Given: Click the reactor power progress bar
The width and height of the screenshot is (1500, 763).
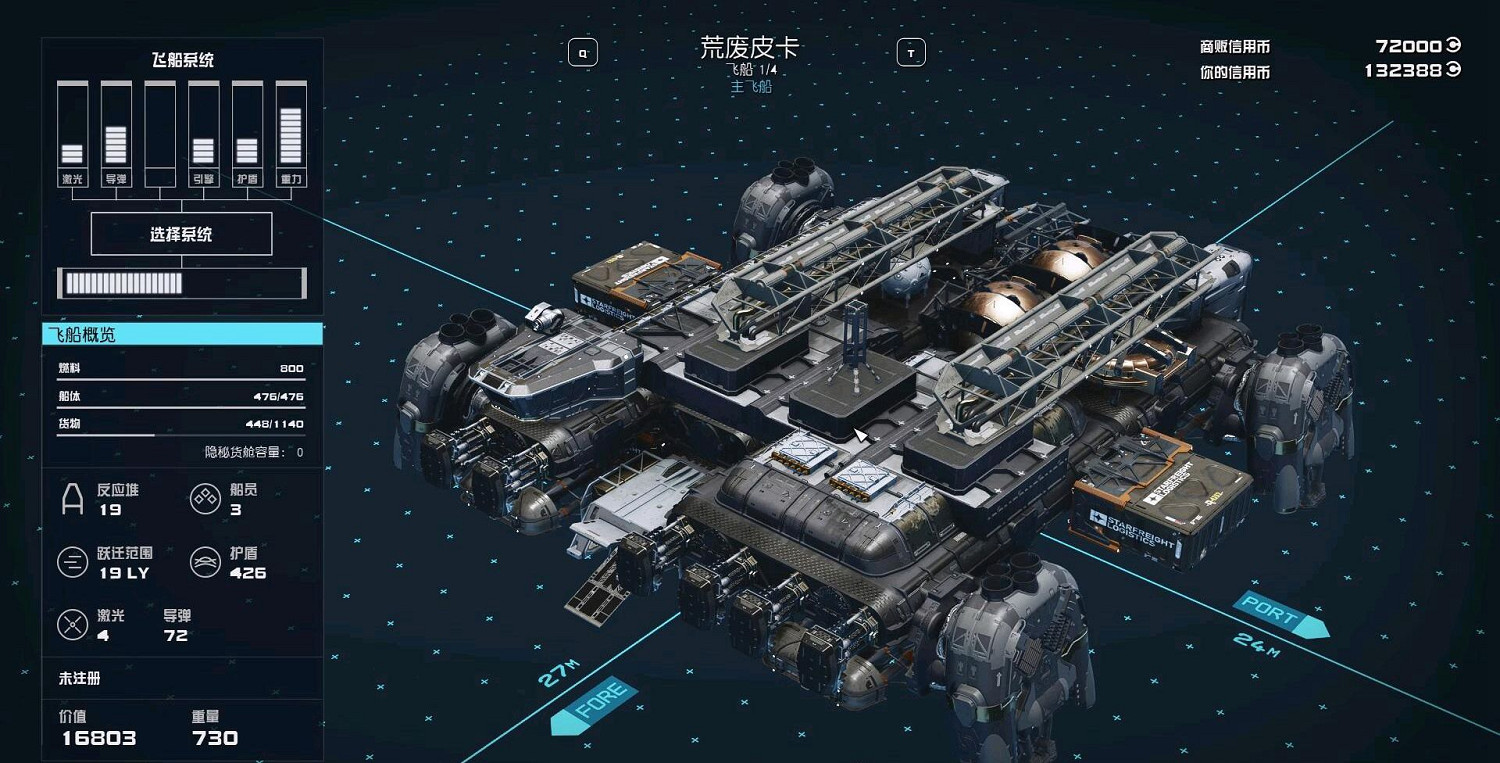Looking at the screenshot, I should coord(183,283).
